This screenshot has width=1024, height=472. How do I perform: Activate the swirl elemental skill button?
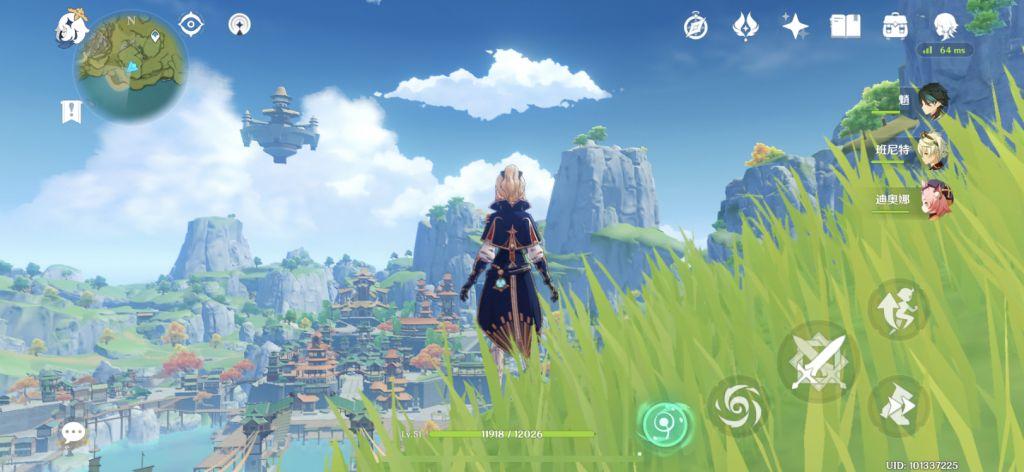coord(739,406)
